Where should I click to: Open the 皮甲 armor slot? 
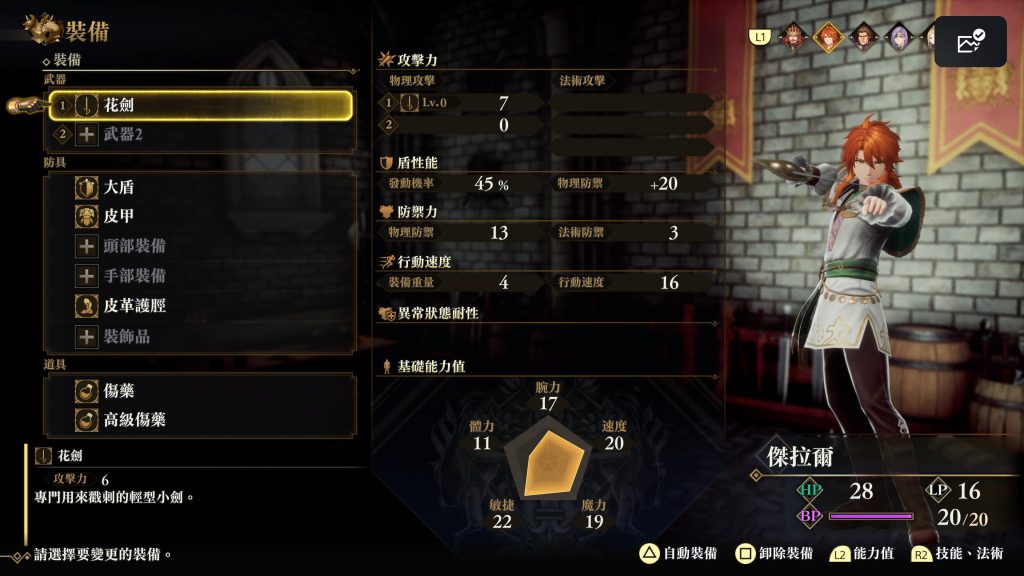click(x=200, y=216)
